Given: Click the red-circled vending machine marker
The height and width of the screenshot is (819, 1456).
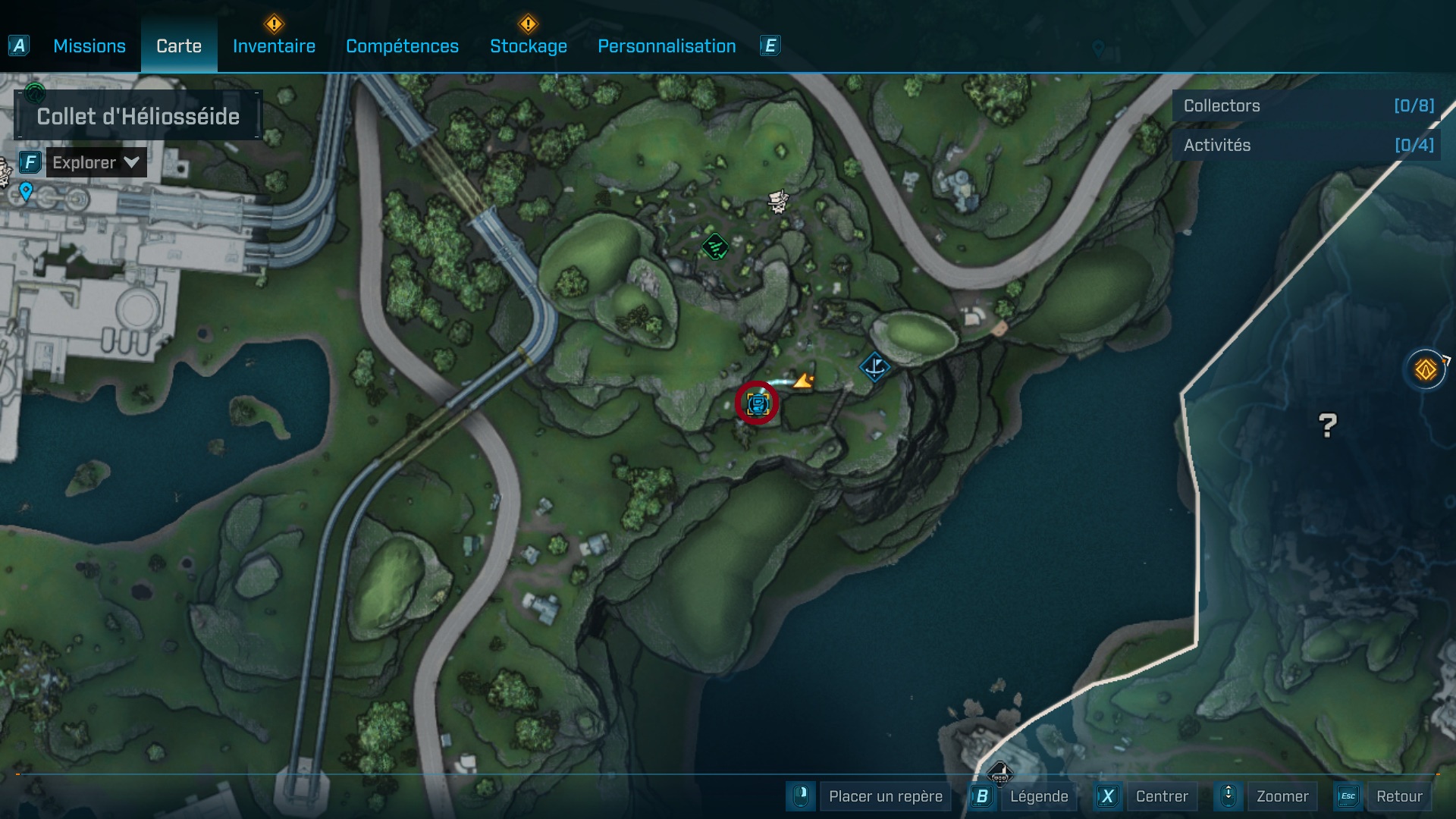Looking at the screenshot, I should pos(757,403).
